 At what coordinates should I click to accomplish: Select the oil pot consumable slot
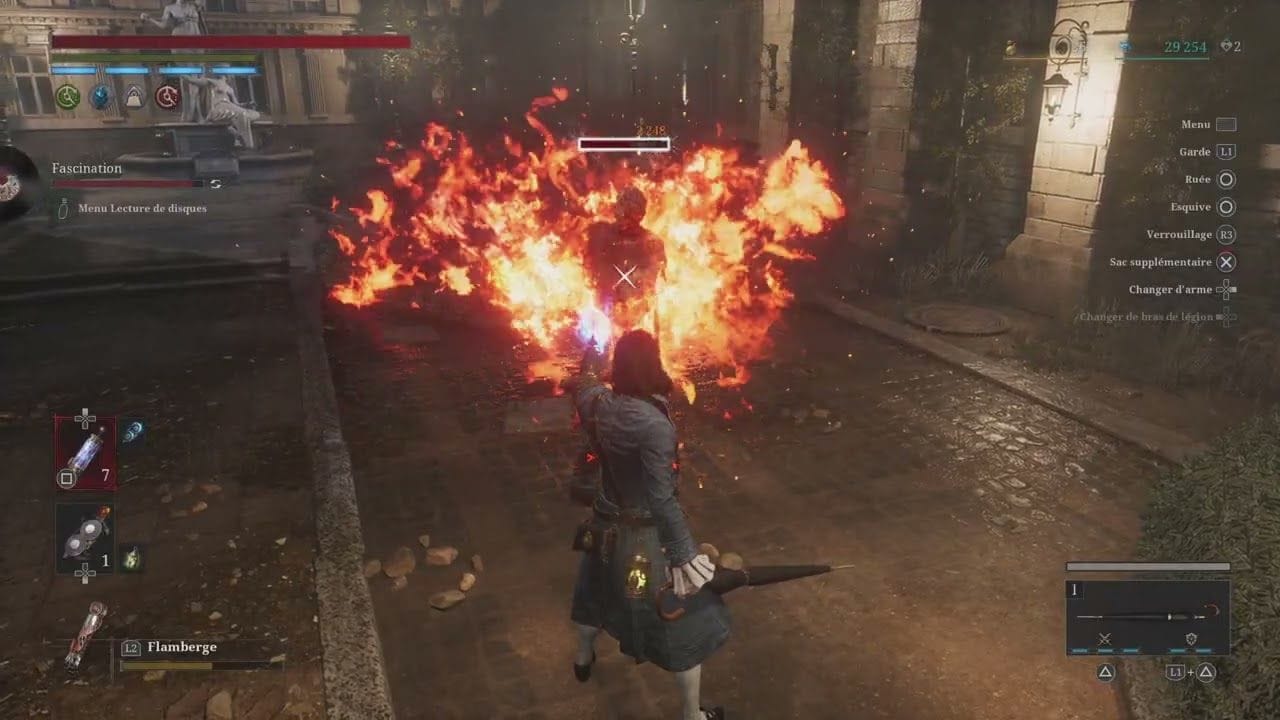tap(83, 537)
